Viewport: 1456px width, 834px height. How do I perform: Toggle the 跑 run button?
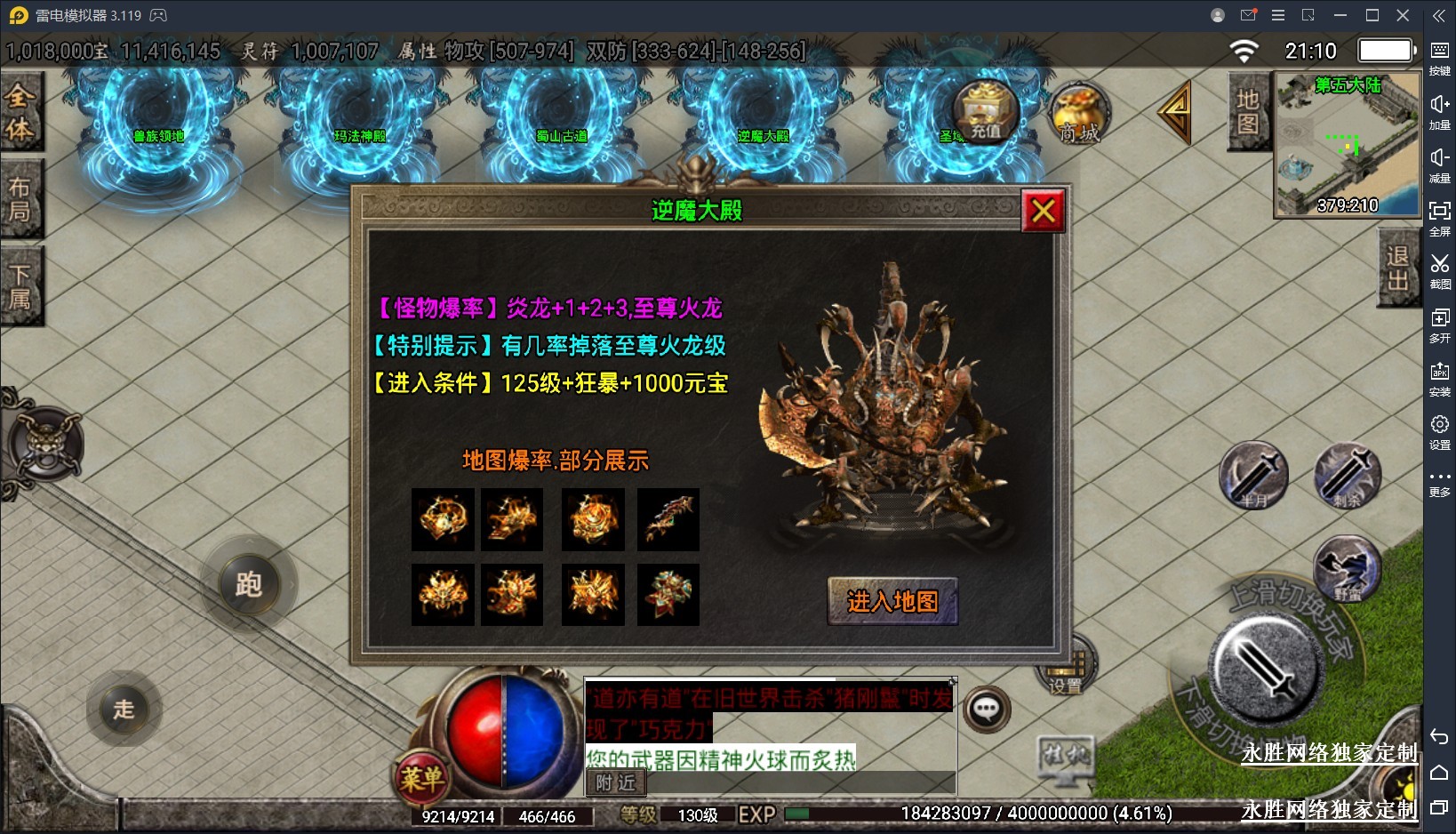click(x=248, y=584)
